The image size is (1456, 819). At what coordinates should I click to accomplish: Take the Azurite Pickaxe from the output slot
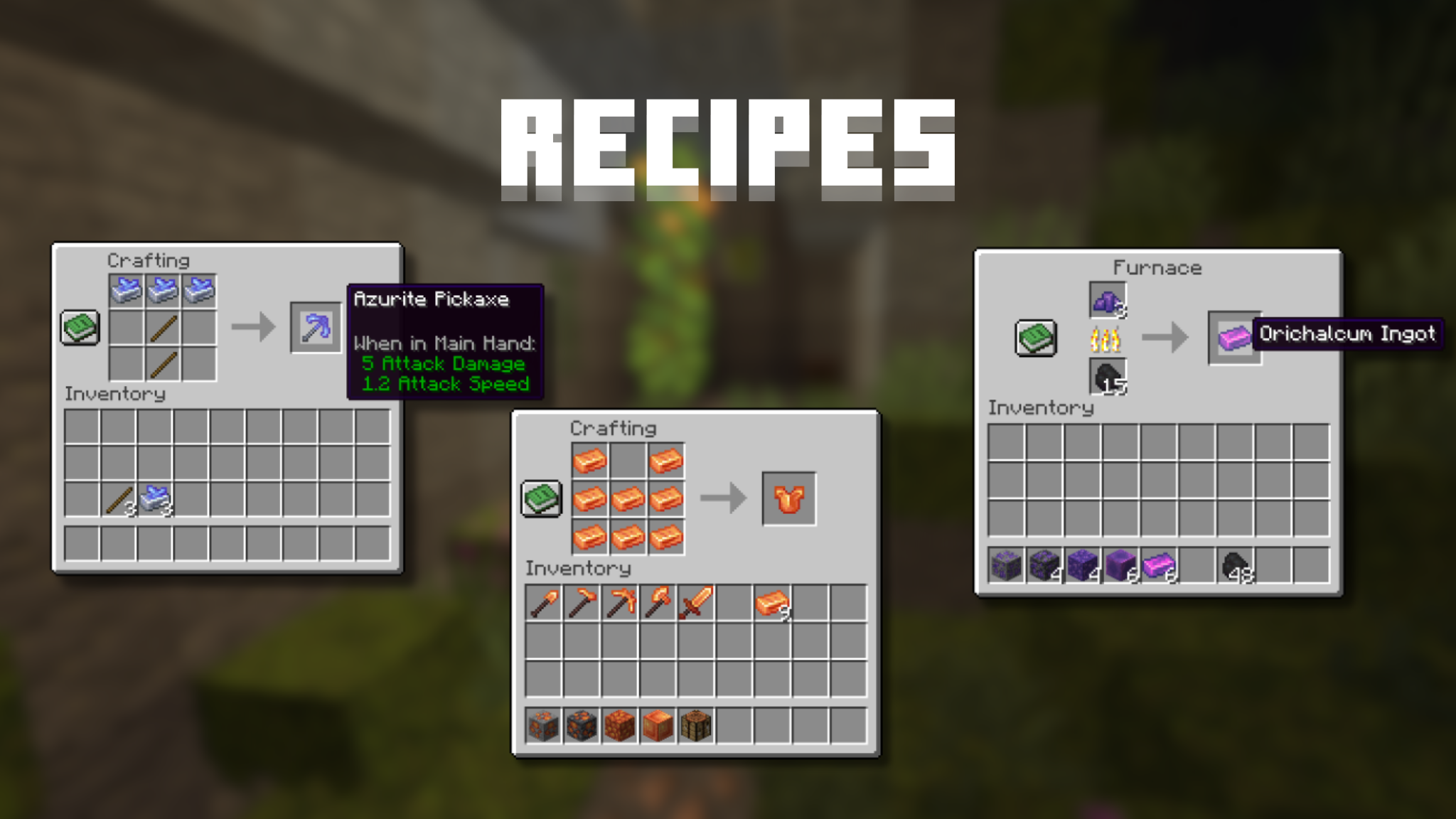click(x=315, y=327)
